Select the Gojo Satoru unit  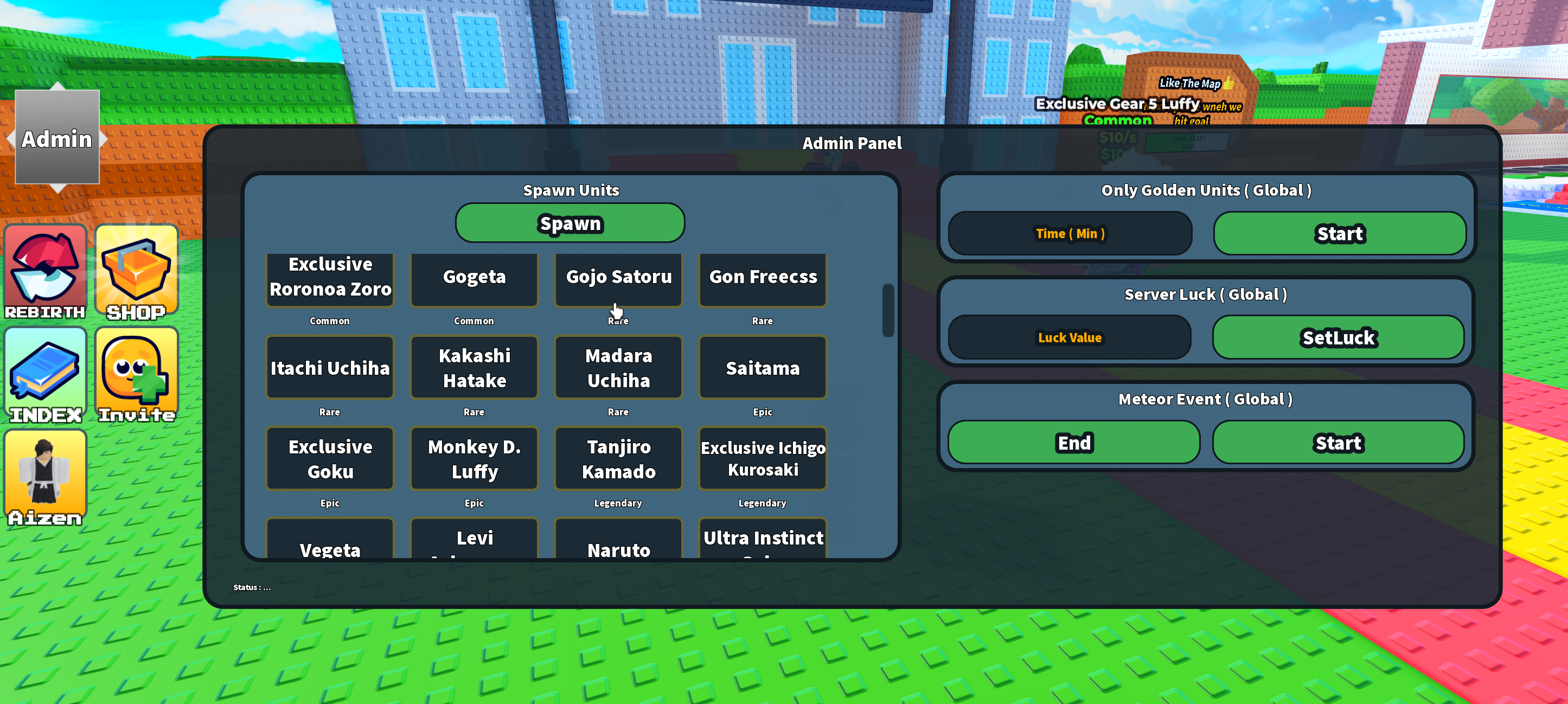(618, 277)
